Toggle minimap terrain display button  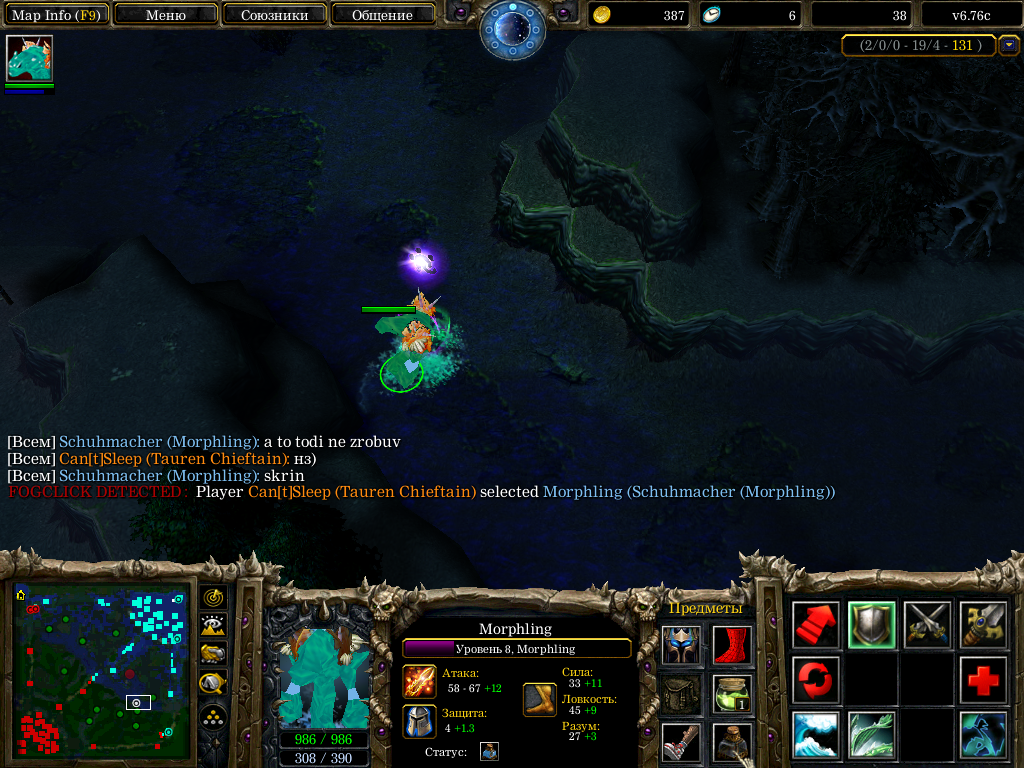[x=213, y=626]
